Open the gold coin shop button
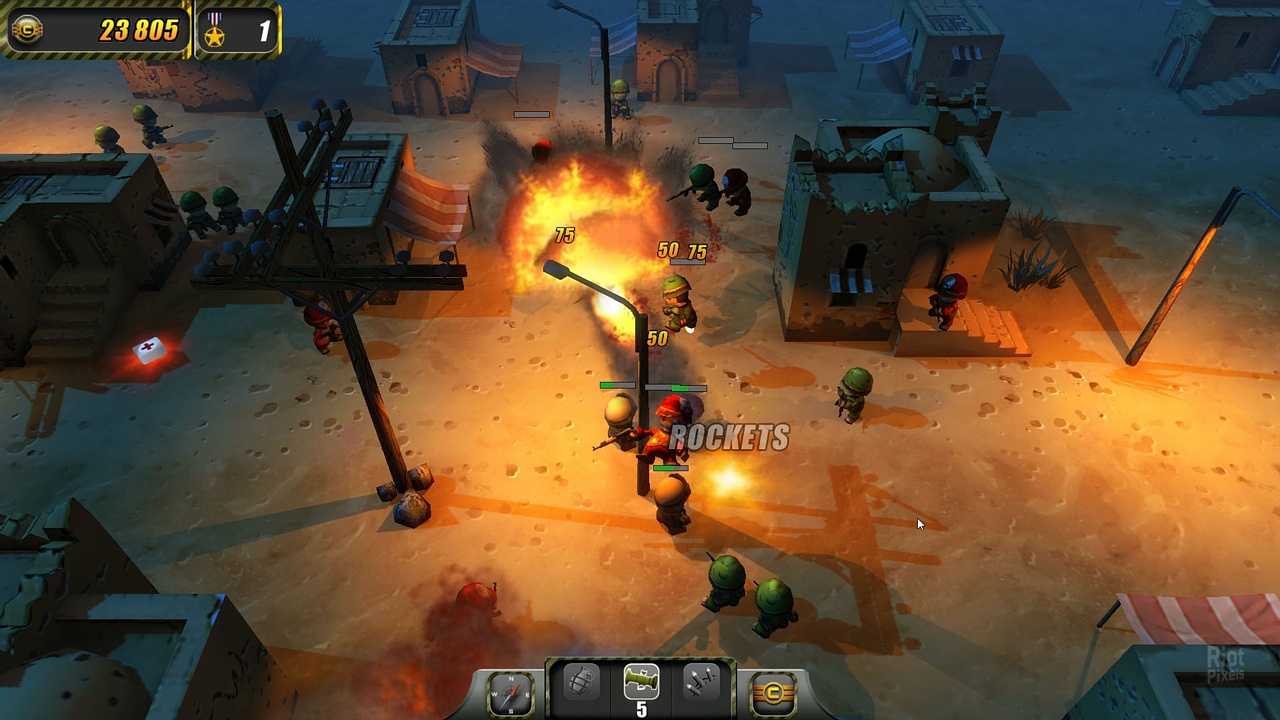Screen dimensions: 1280x720 pos(772,692)
